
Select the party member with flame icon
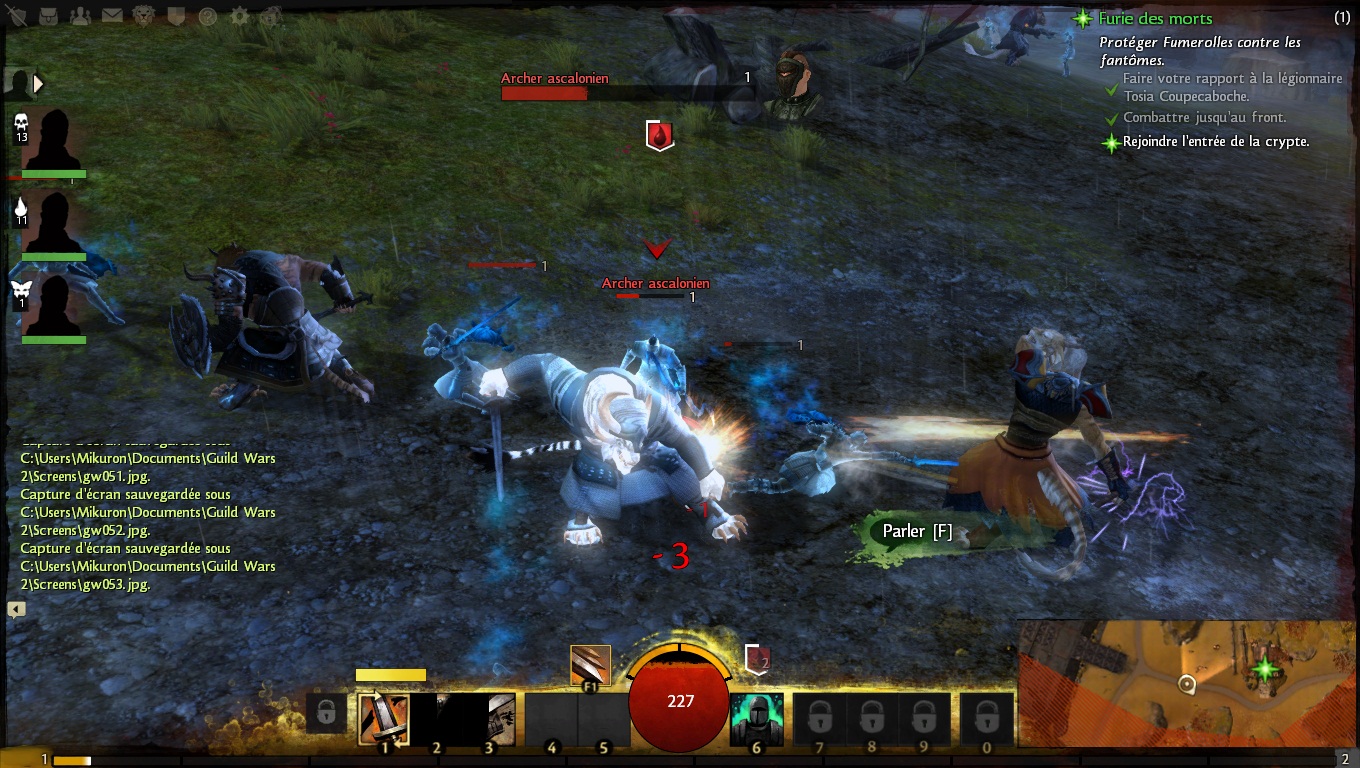(52, 222)
